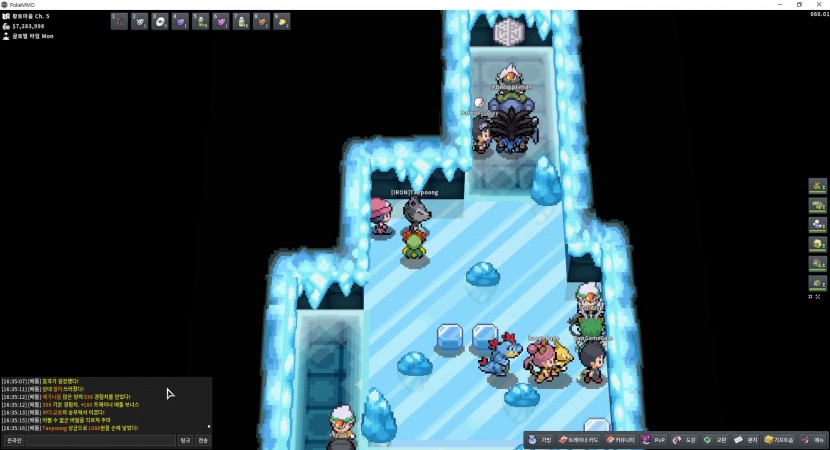Viewport: 830px width, 450px height.
Task: Open the 가방 (bag) menu
Action: 540,440
